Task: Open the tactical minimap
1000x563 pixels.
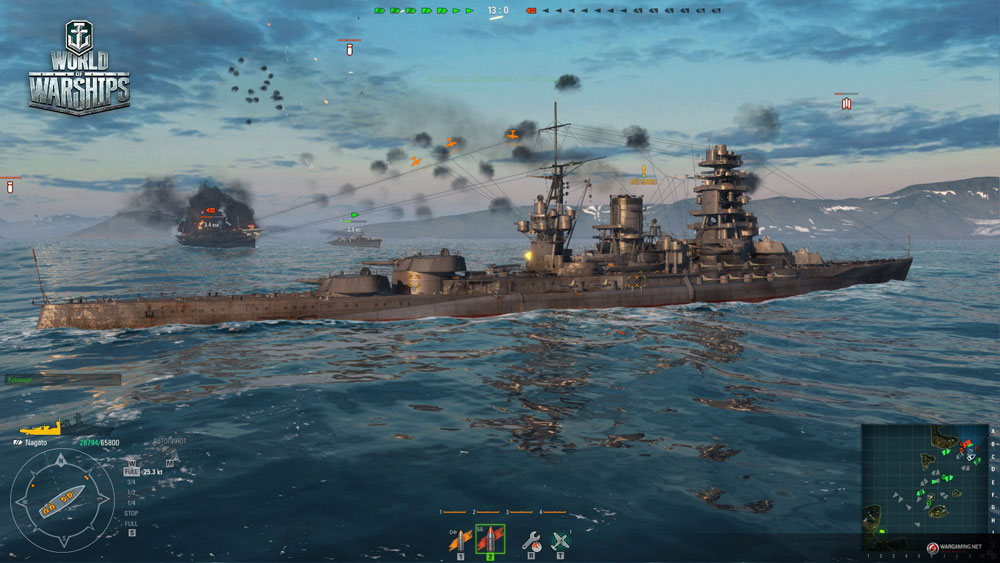Action: 925,487
